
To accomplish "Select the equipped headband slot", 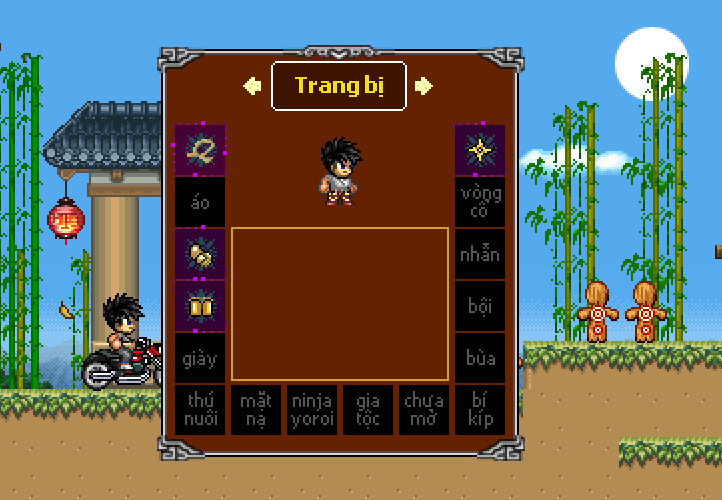I will tap(200, 150).
